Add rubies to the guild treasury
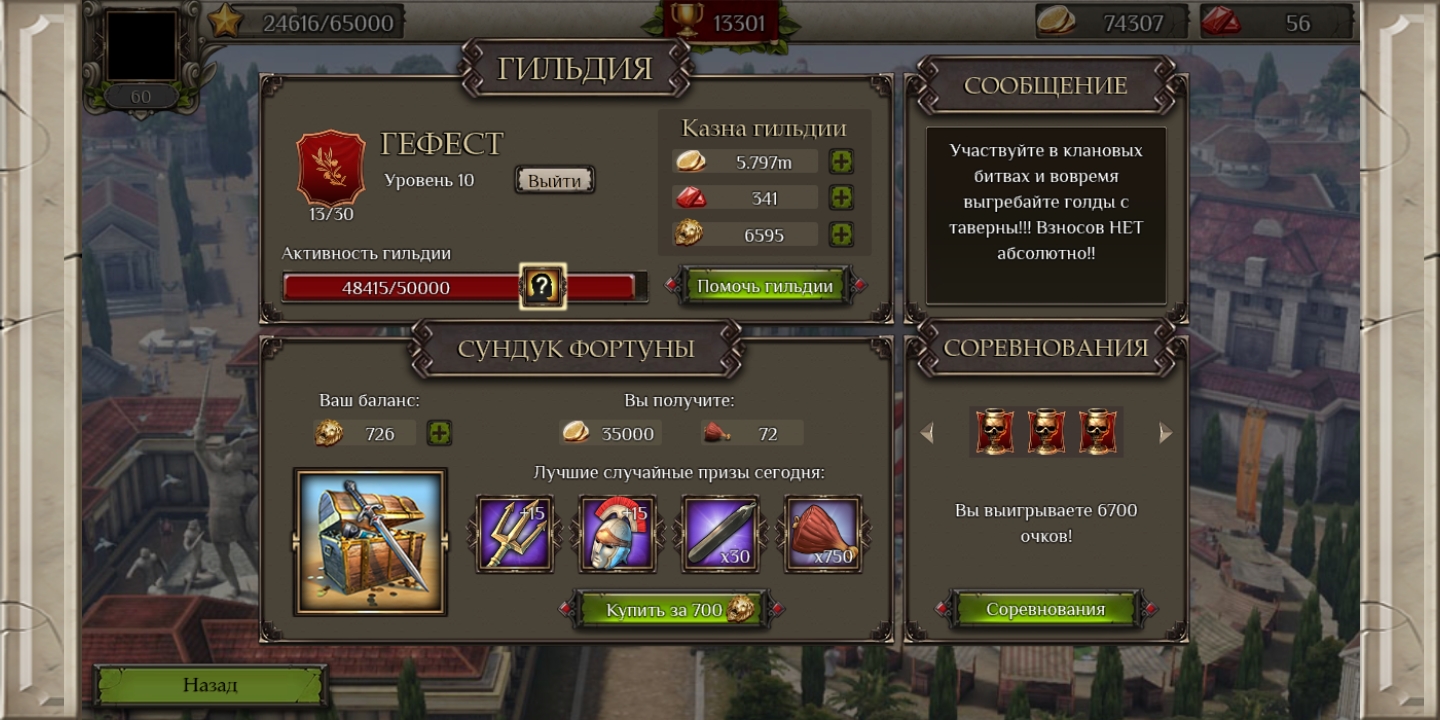 click(x=842, y=198)
